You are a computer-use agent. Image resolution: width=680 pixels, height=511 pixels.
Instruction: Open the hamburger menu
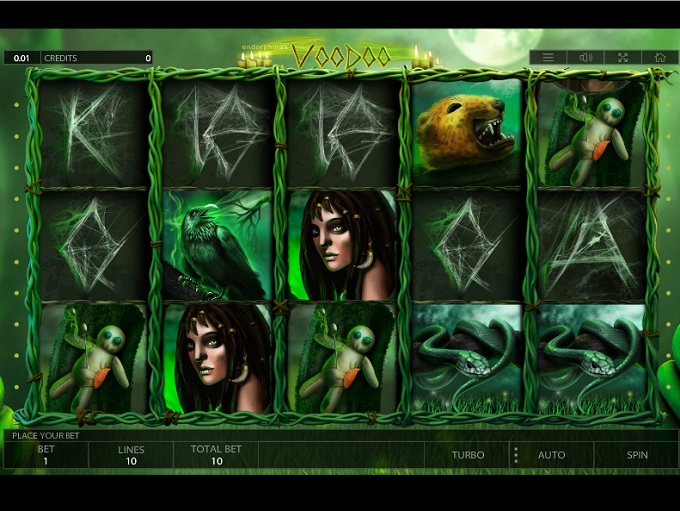tap(548, 58)
